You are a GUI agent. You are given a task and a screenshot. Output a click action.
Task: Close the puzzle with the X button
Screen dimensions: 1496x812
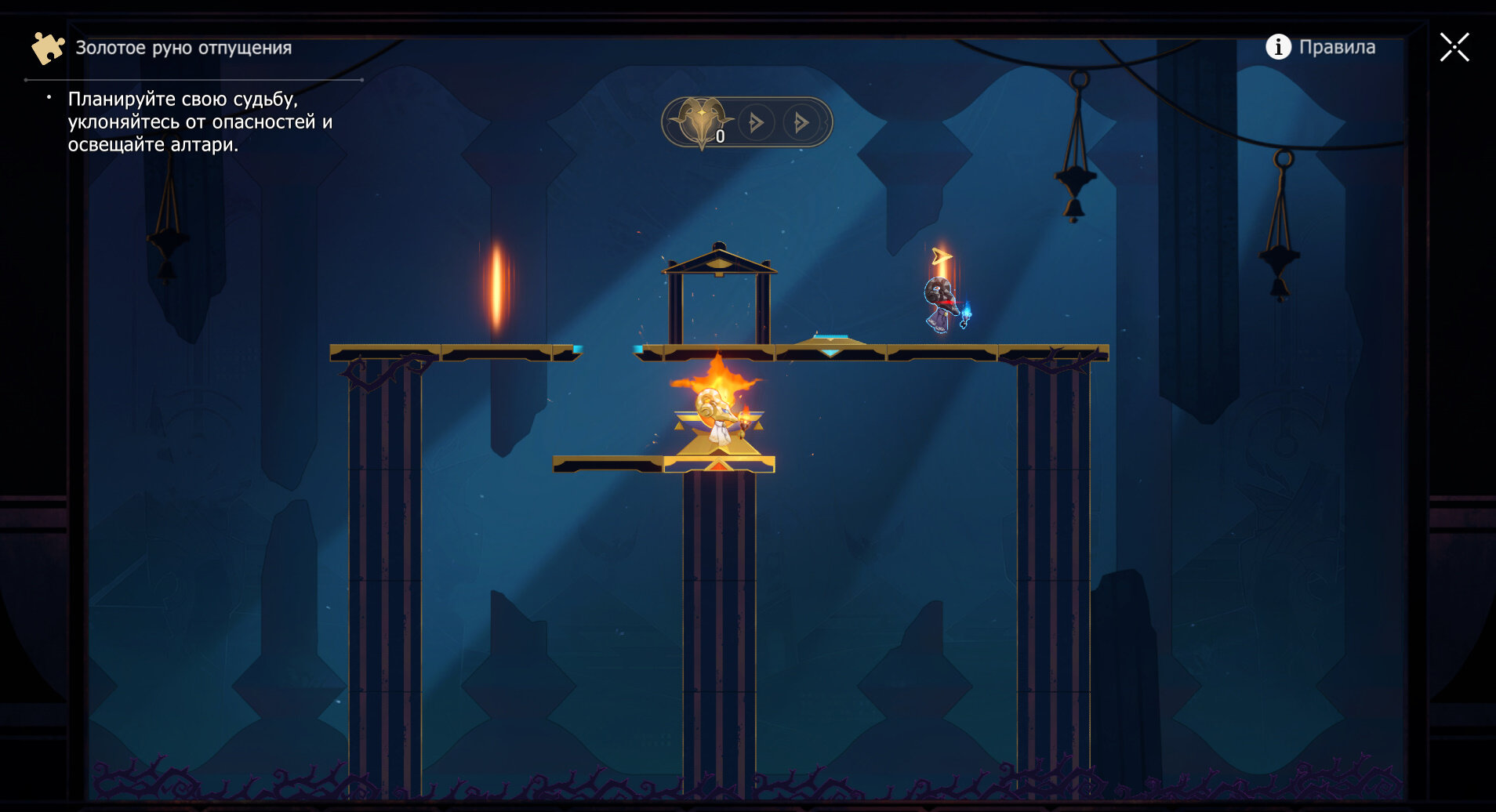pos(1454,47)
